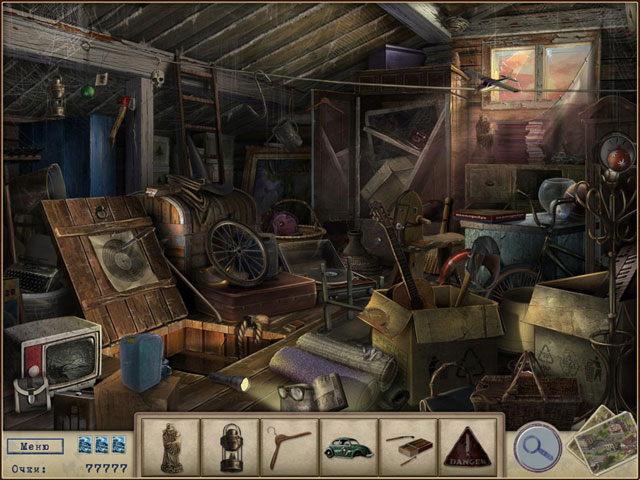Activate the magnifying glass hint

[x=536, y=446]
